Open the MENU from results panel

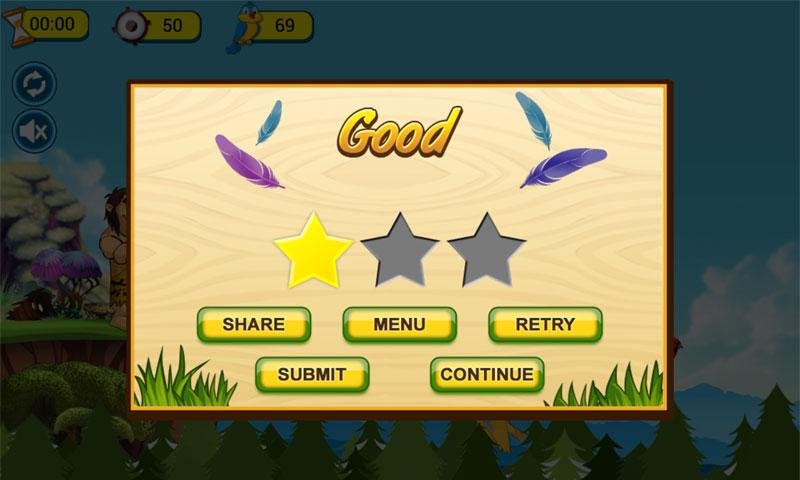click(x=399, y=325)
